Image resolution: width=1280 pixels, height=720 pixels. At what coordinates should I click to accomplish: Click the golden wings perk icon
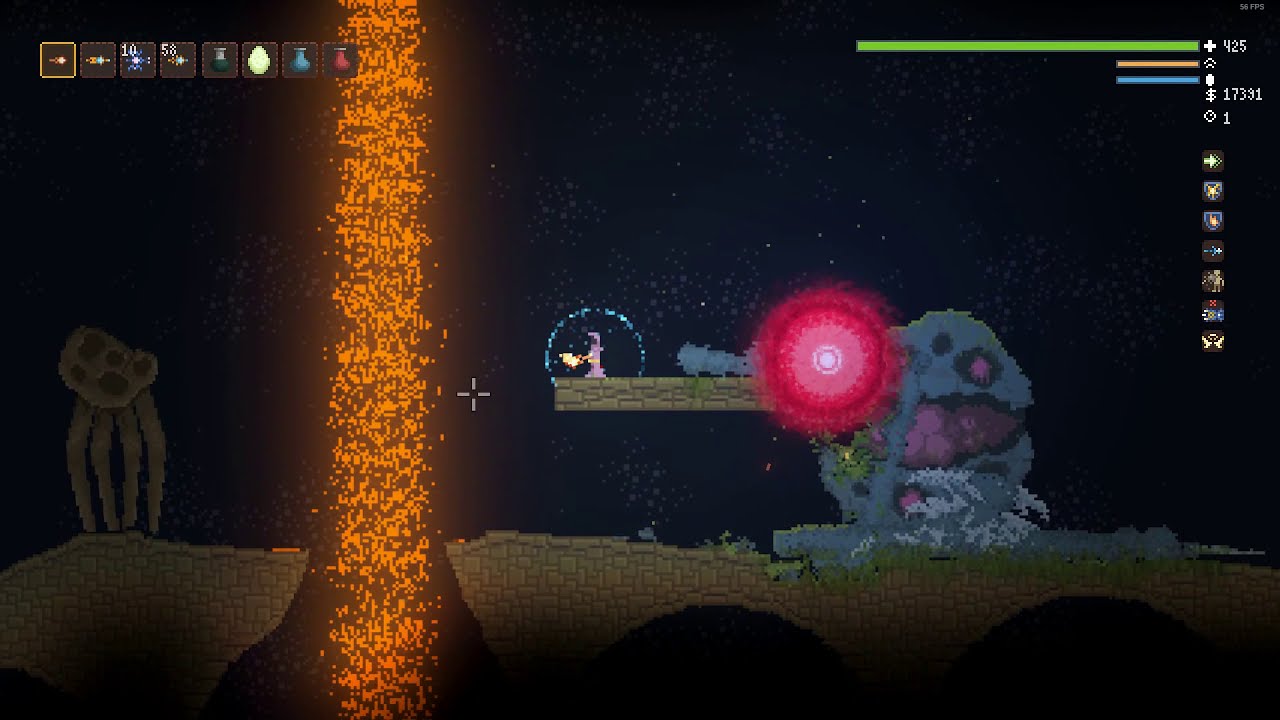coord(1213,342)
